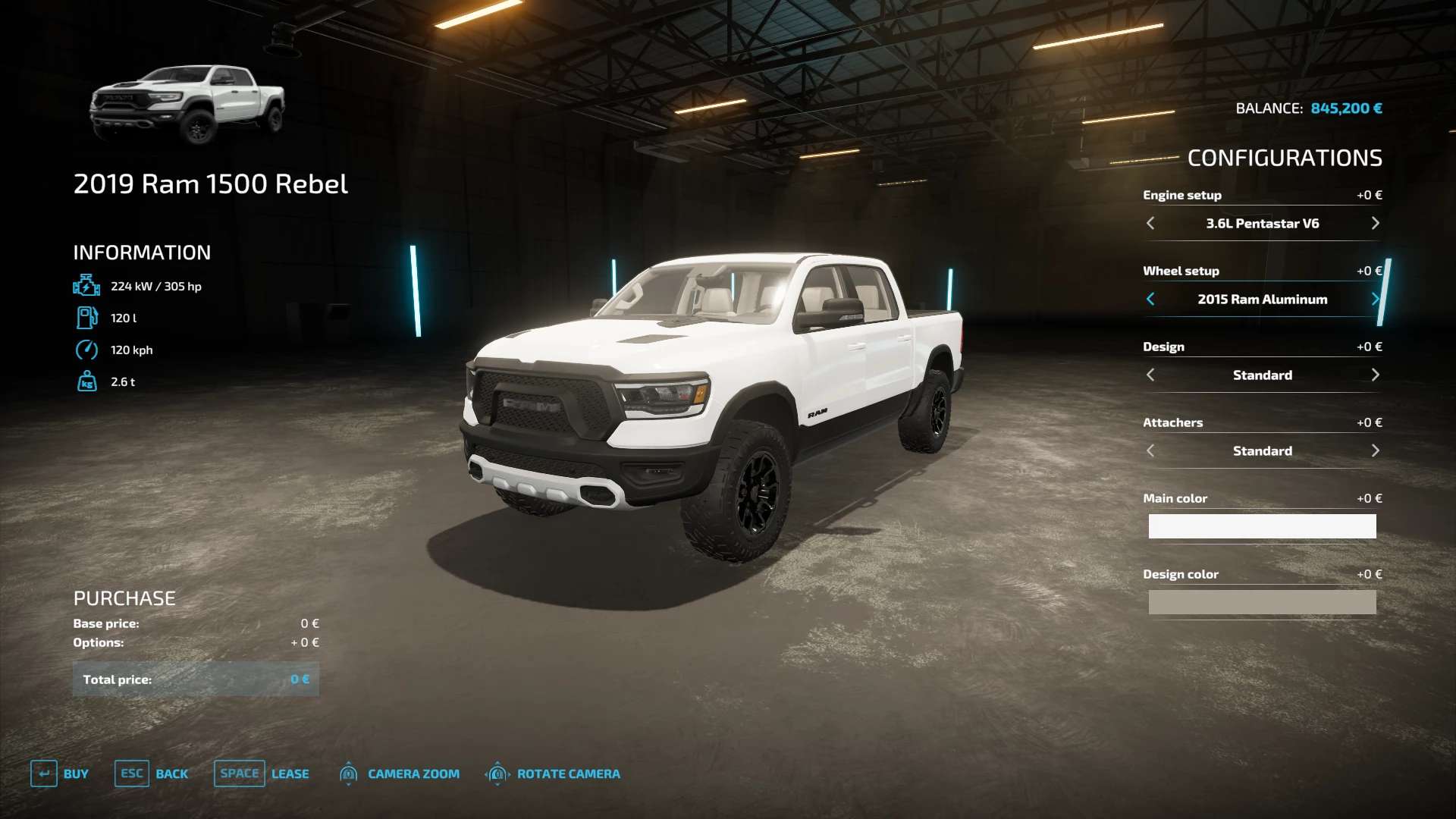
Task: Cycle Attachers to next option
Action: click(1375, 450)
